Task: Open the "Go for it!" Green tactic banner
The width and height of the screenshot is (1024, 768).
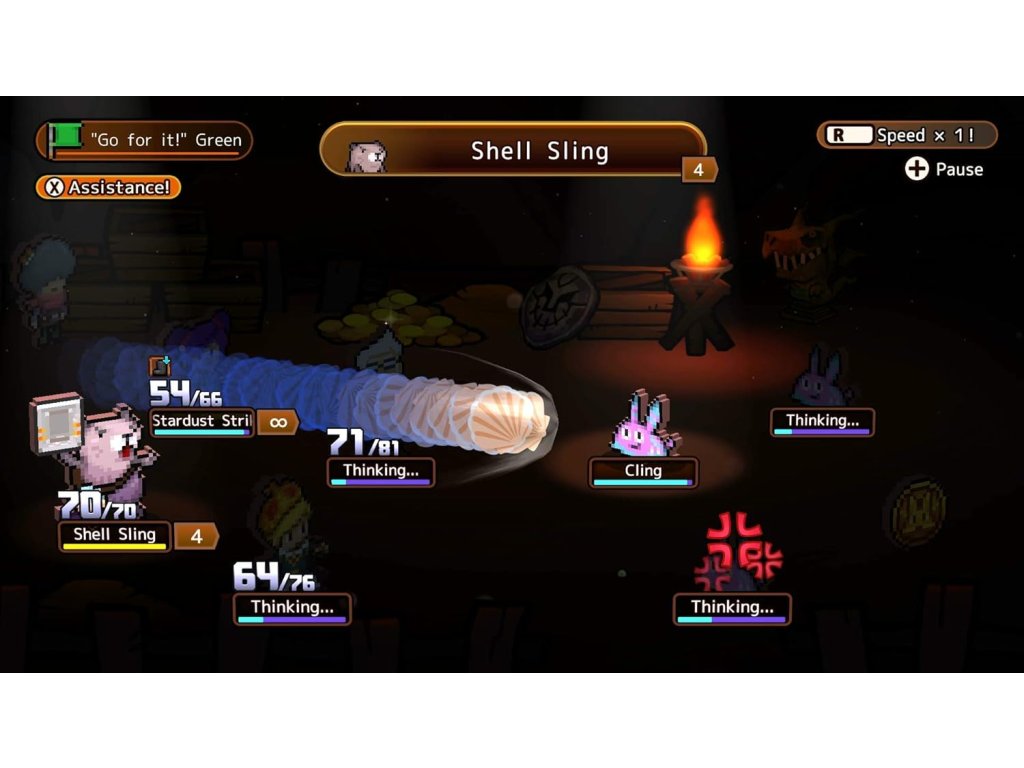Action: click(145, 140)
